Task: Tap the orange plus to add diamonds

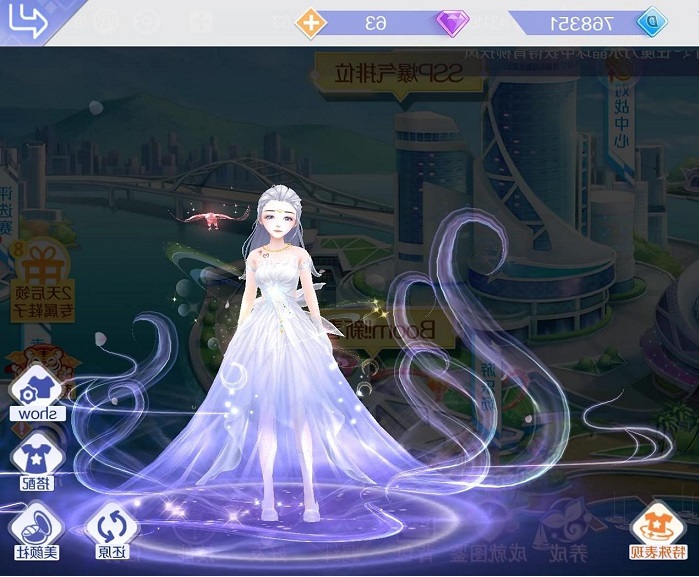Action: [x=313, y=21]
